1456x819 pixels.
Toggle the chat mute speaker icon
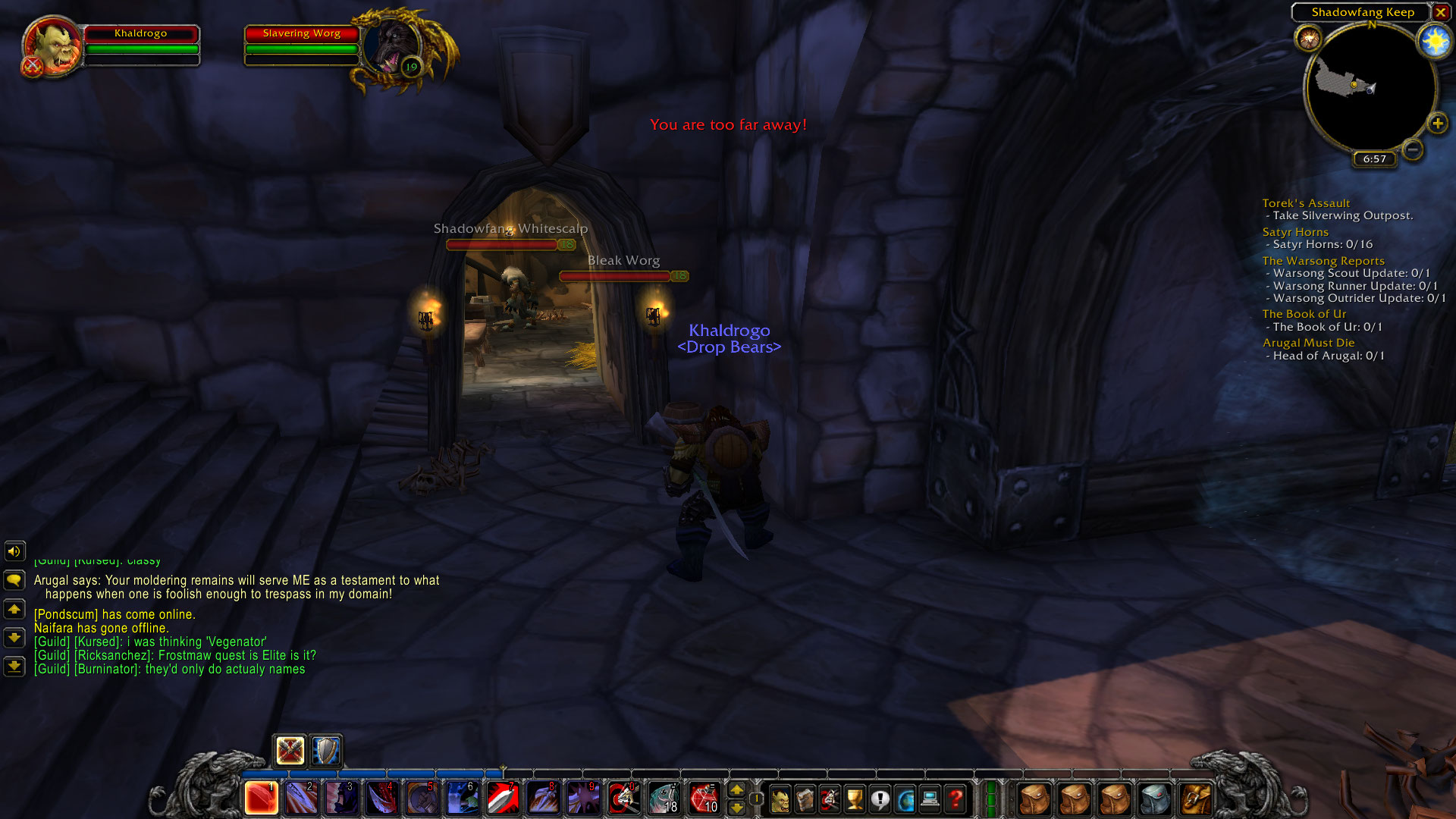14,551
